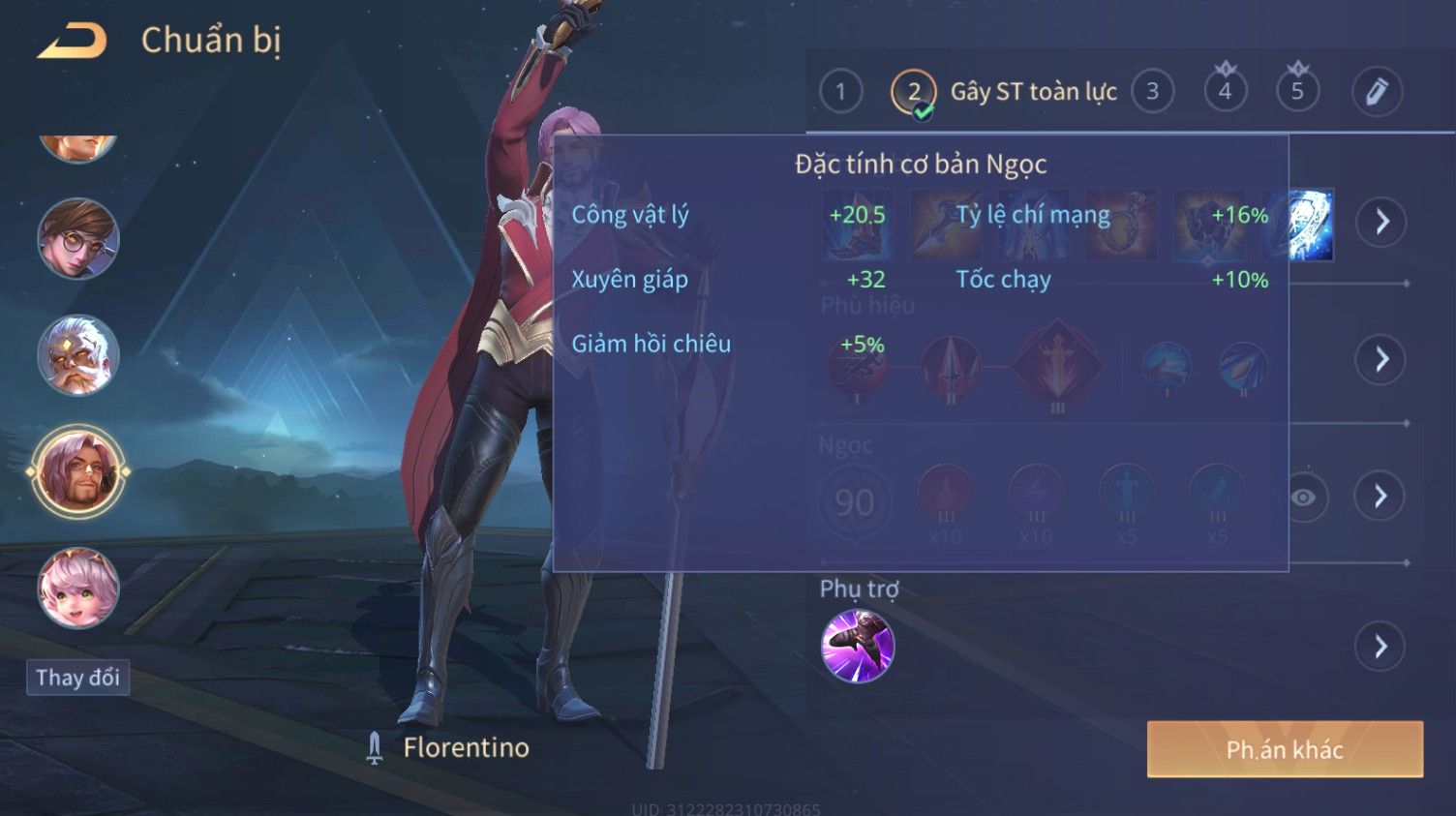Go back using the return arrow
1456x816 pixels.
(x=72, y=41)
